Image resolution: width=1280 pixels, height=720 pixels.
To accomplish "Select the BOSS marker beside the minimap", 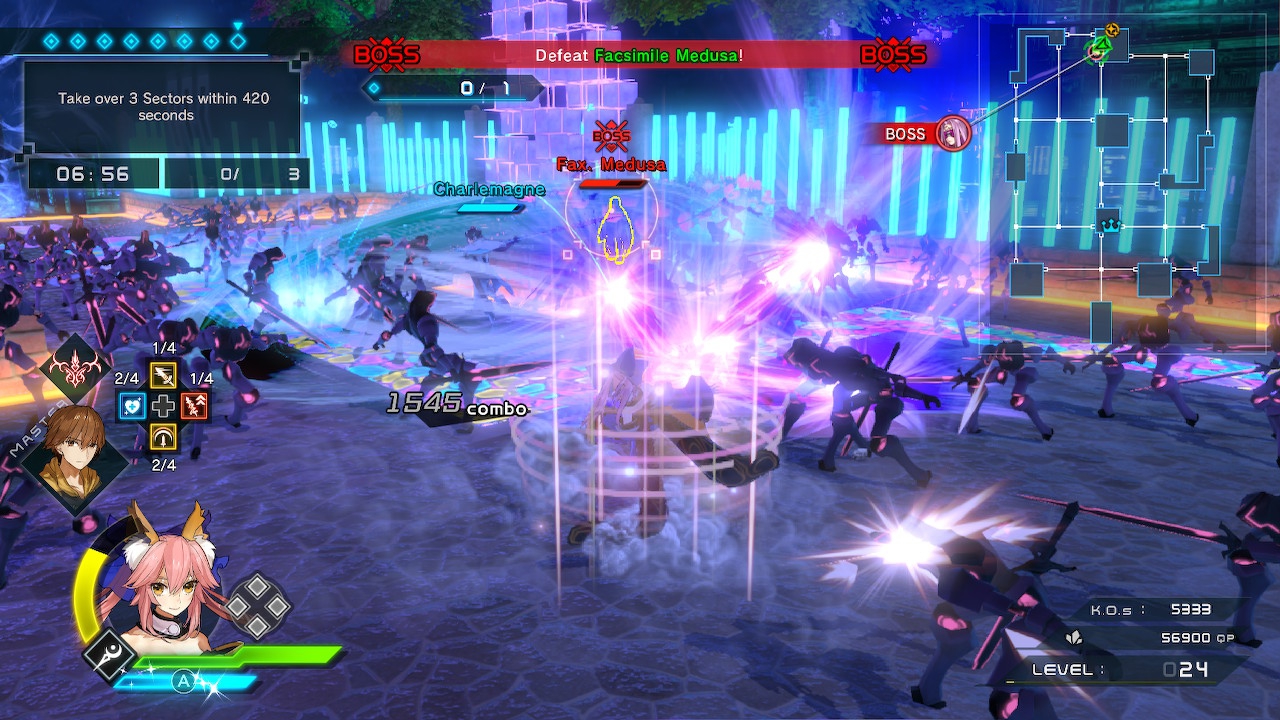I will point(926,134).
